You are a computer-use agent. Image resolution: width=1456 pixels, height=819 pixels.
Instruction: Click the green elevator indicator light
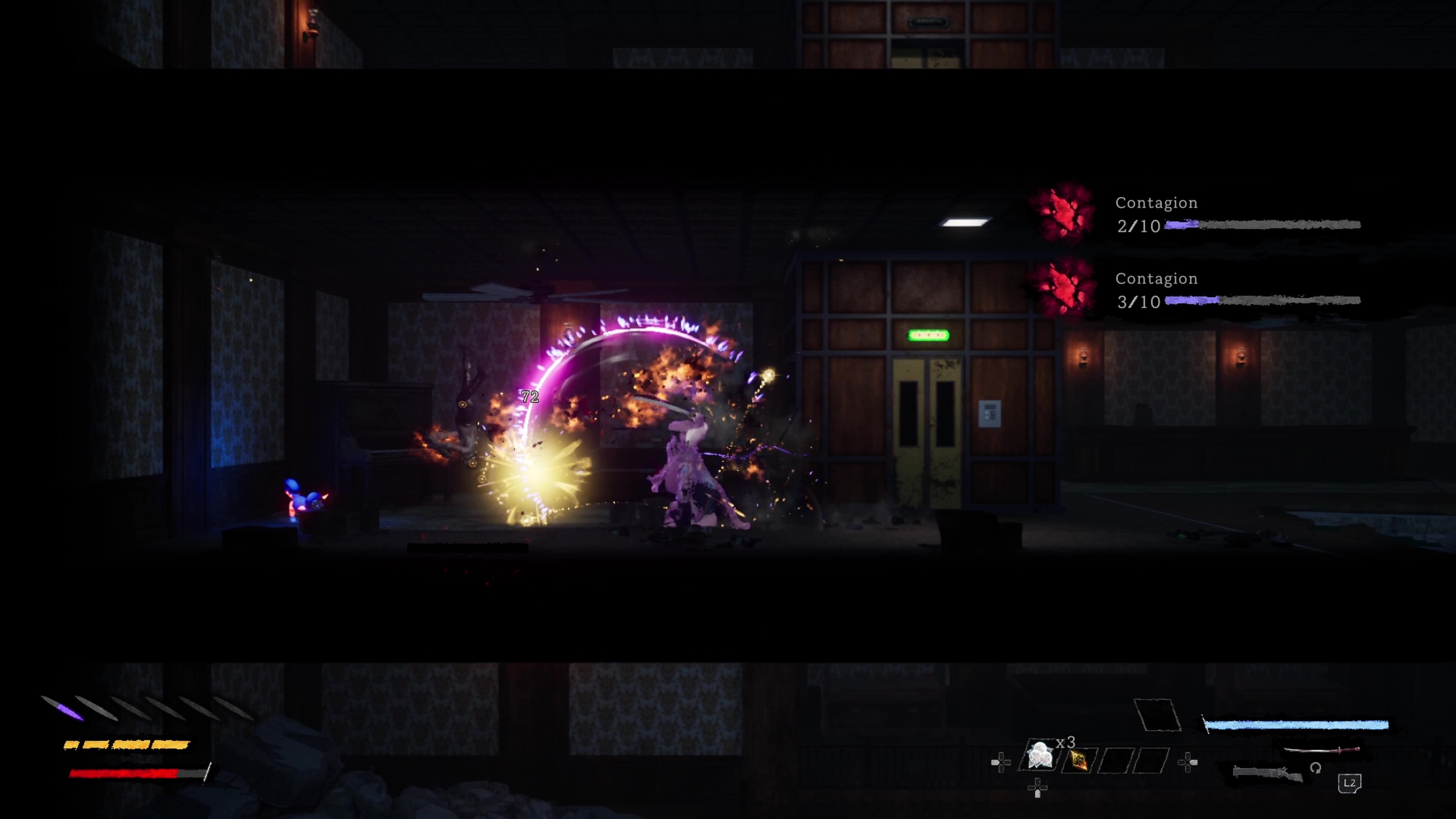928,335
